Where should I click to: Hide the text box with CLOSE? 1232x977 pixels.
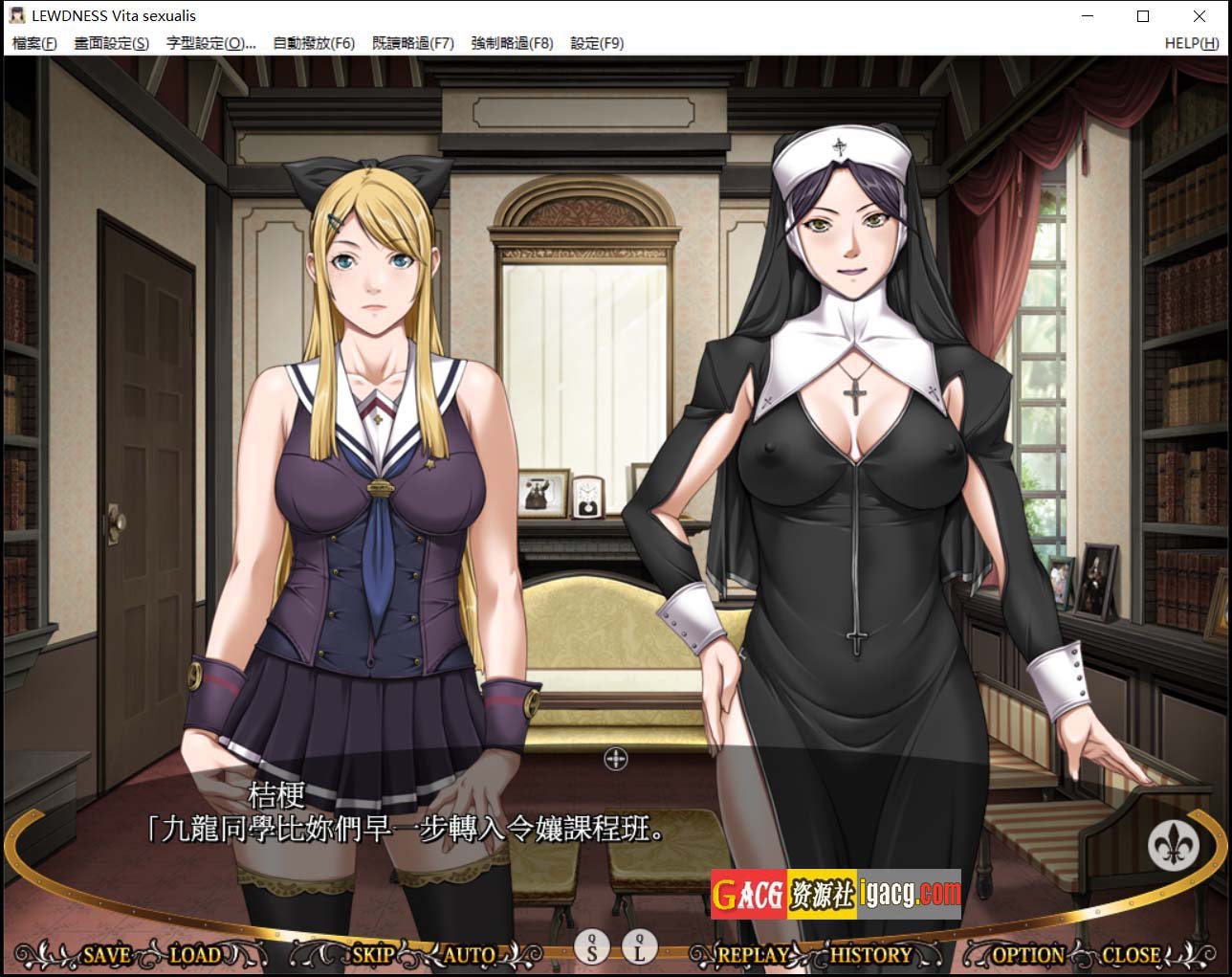tap(1131, 954)
